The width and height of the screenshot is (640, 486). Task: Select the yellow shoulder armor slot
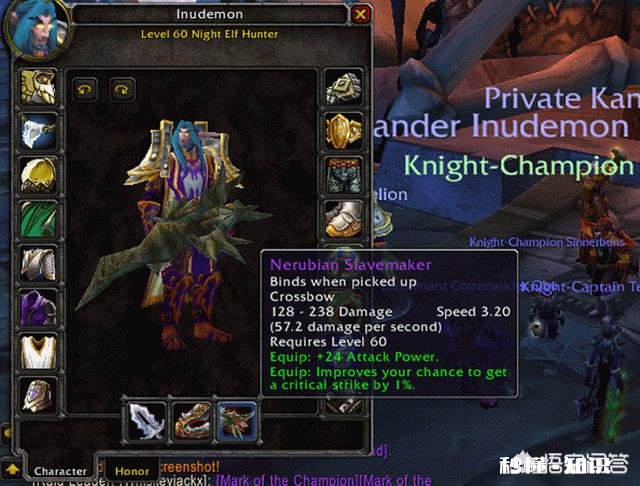tap(37, 173)
